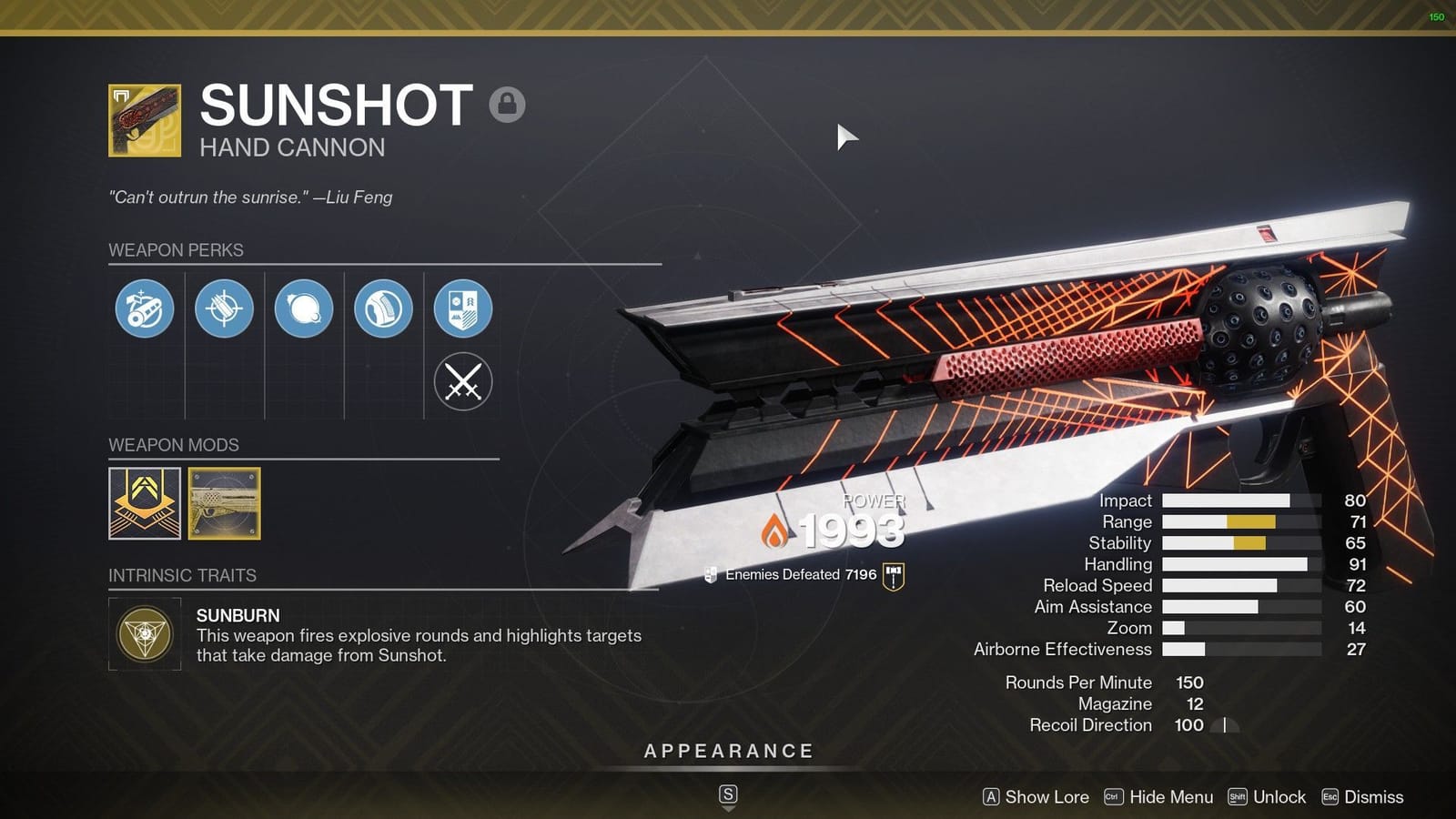1456x819 pixels.
Task: Click the Range stat bar
Action: coord(1238,521)
